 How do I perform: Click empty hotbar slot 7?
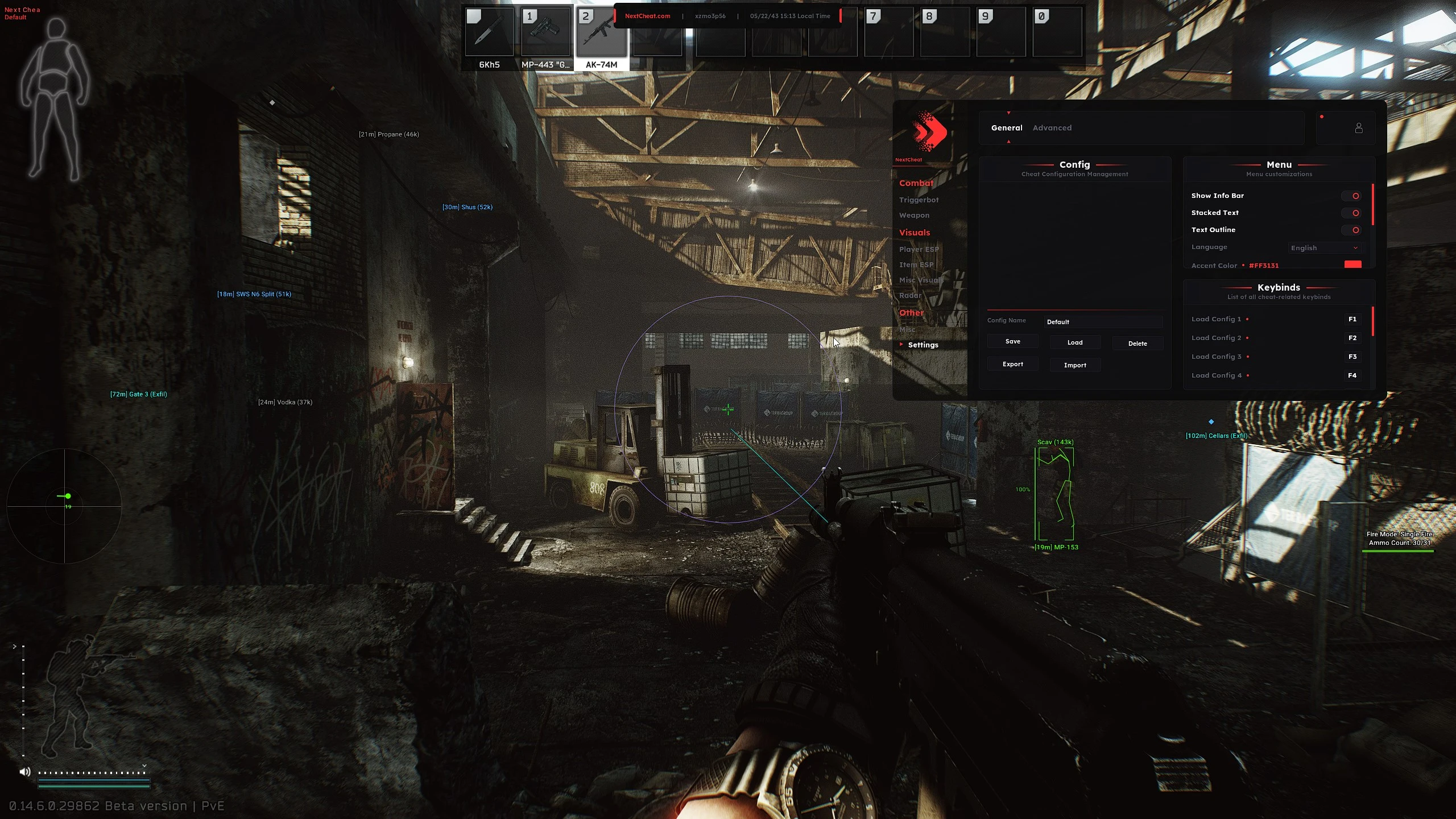pos(889,32)
